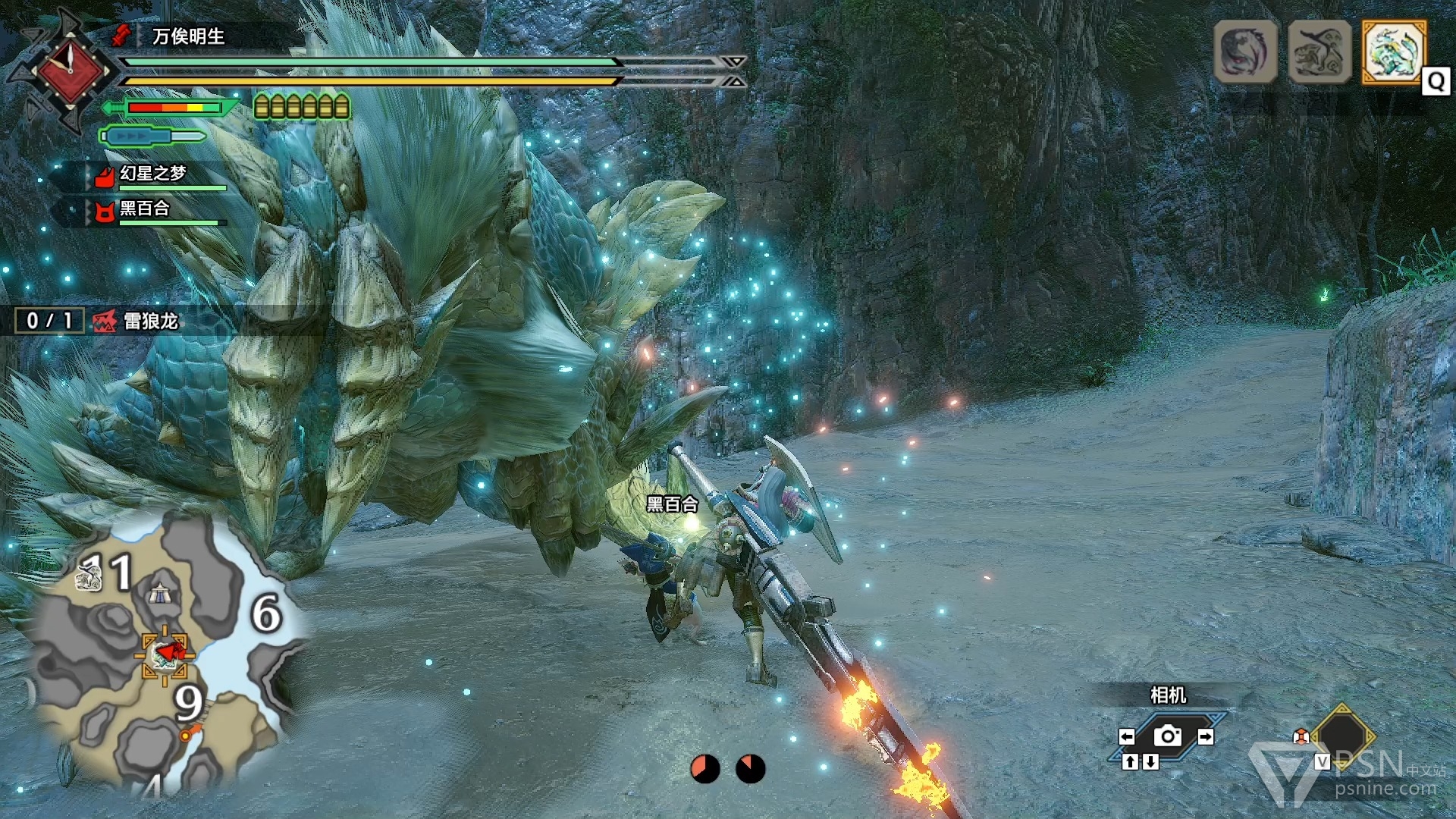The height and width of the screenshot is (819, 1456).
Task: Pick the middle grey beast monster icon
Action: tap(1319, 52)
